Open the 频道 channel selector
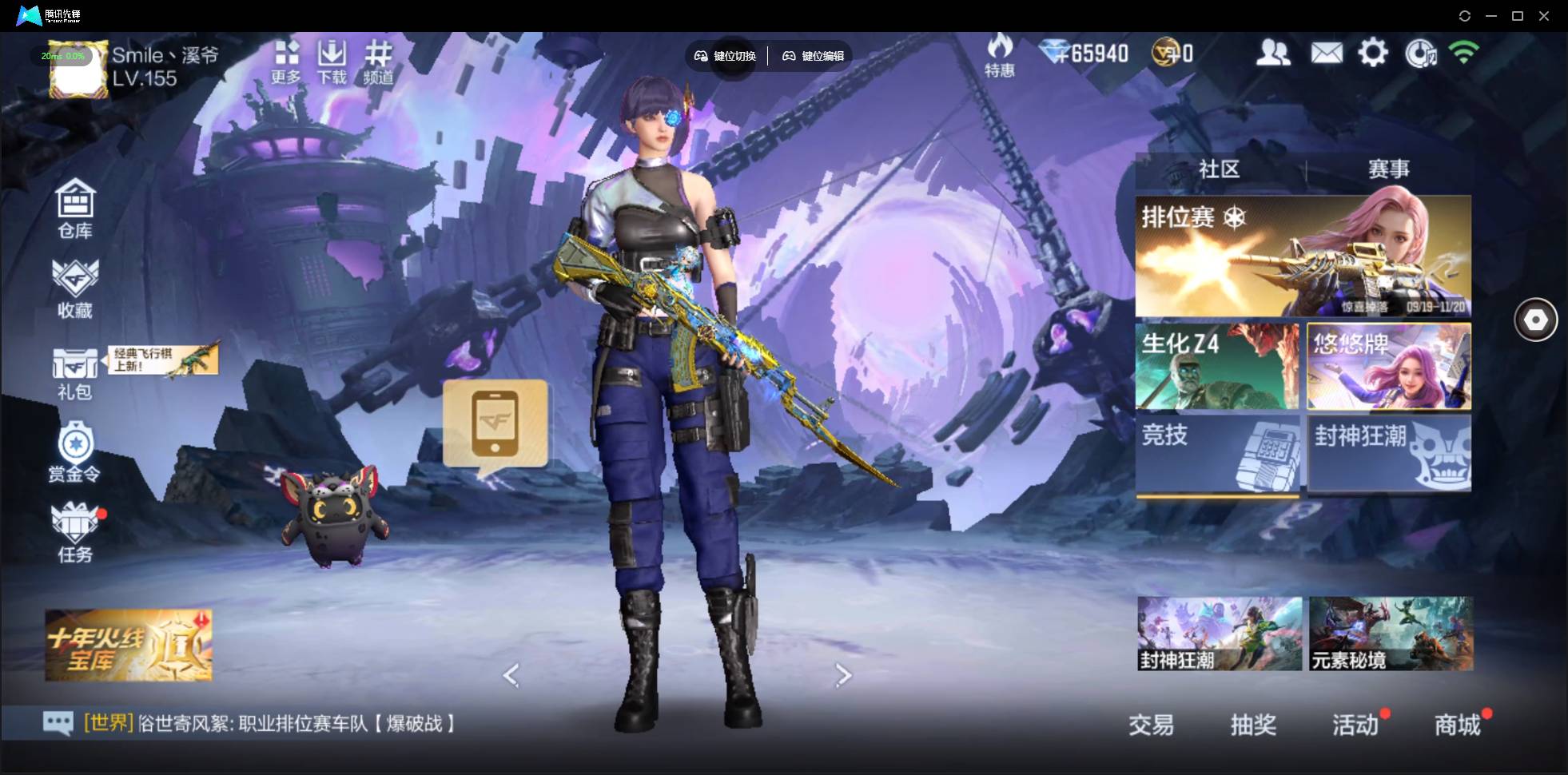 click(x=379, y=58)
